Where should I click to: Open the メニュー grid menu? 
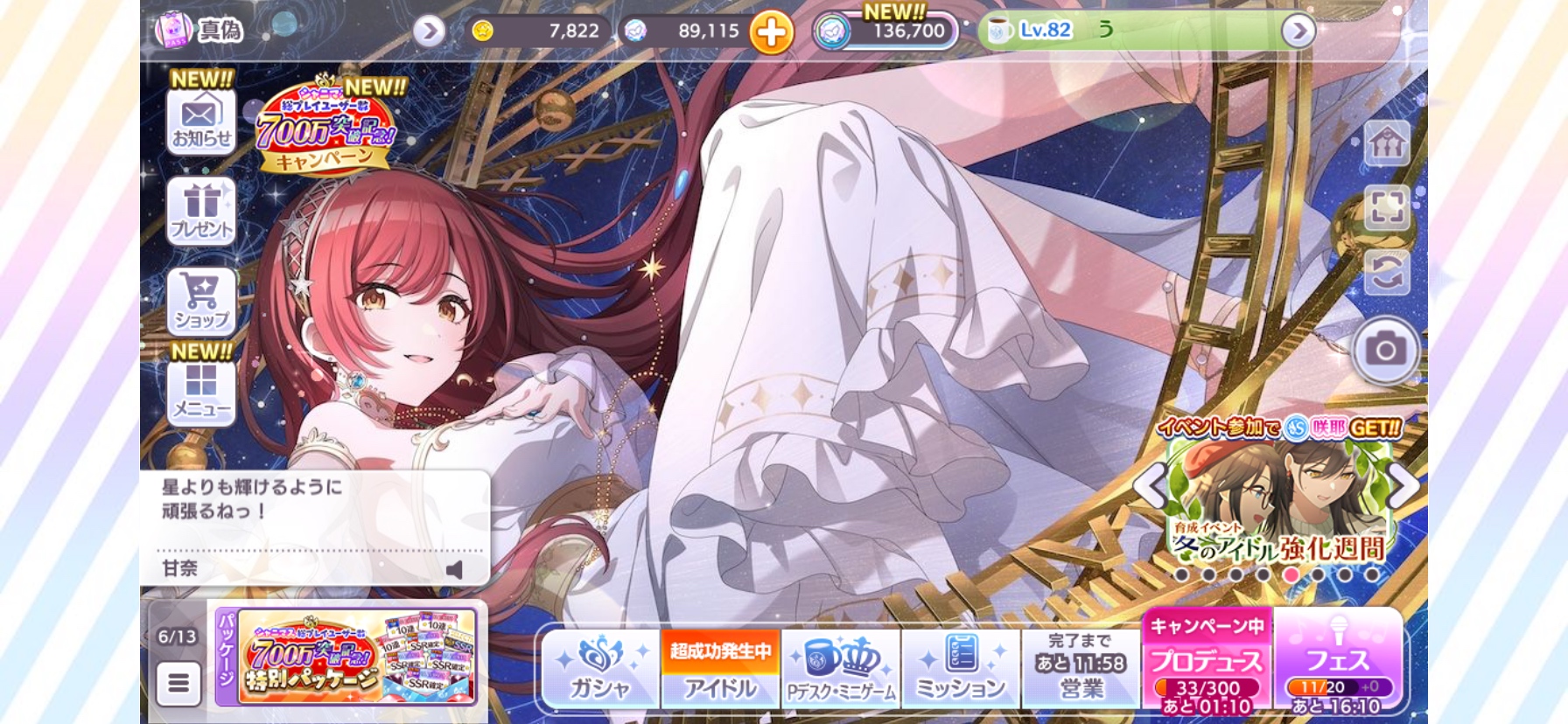pos(201,392)
